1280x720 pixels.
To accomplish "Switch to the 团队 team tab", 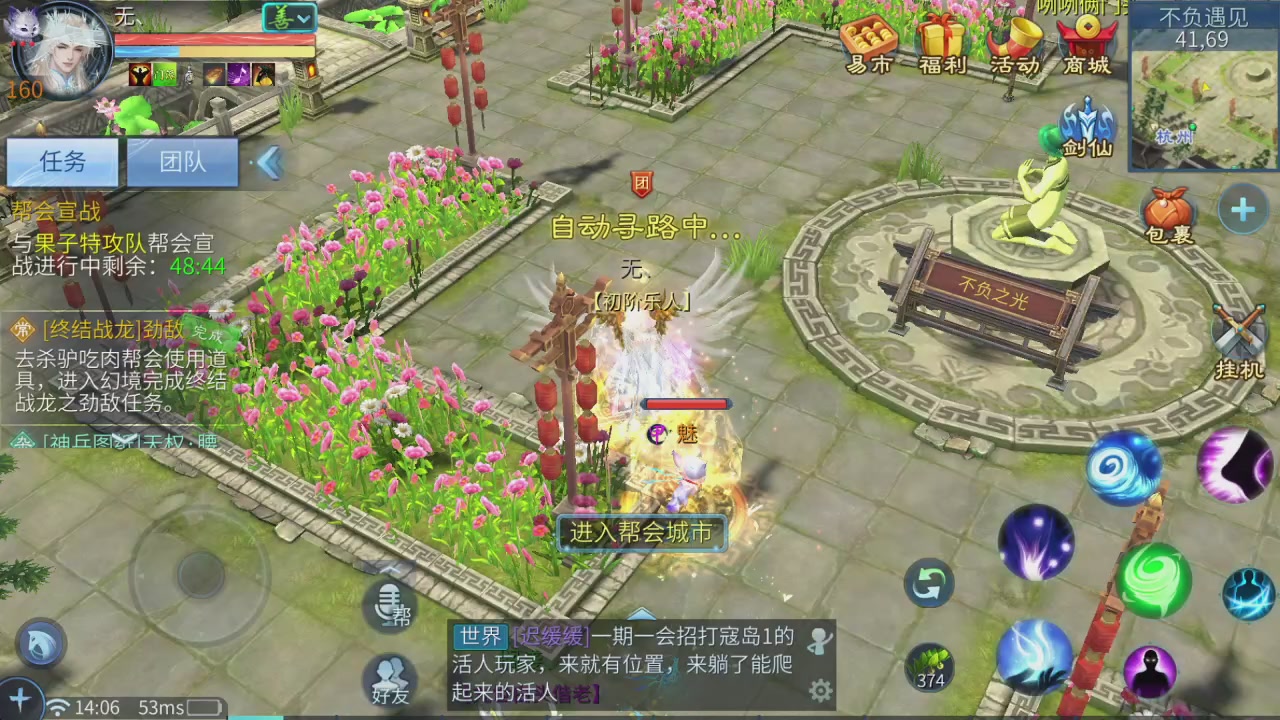I will [182, 162].
